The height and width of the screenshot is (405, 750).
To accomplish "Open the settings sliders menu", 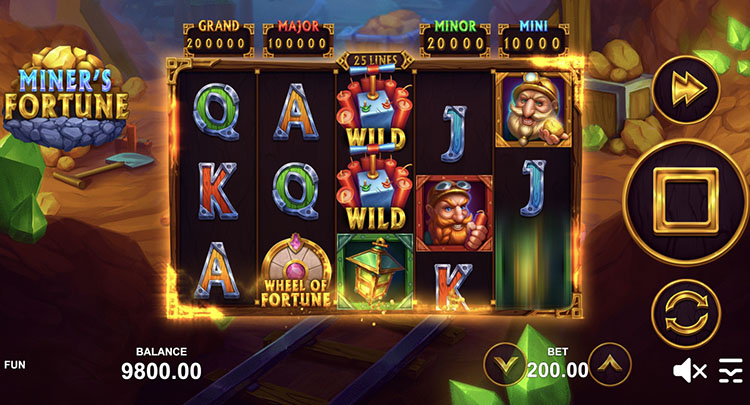I will [731, 371].
